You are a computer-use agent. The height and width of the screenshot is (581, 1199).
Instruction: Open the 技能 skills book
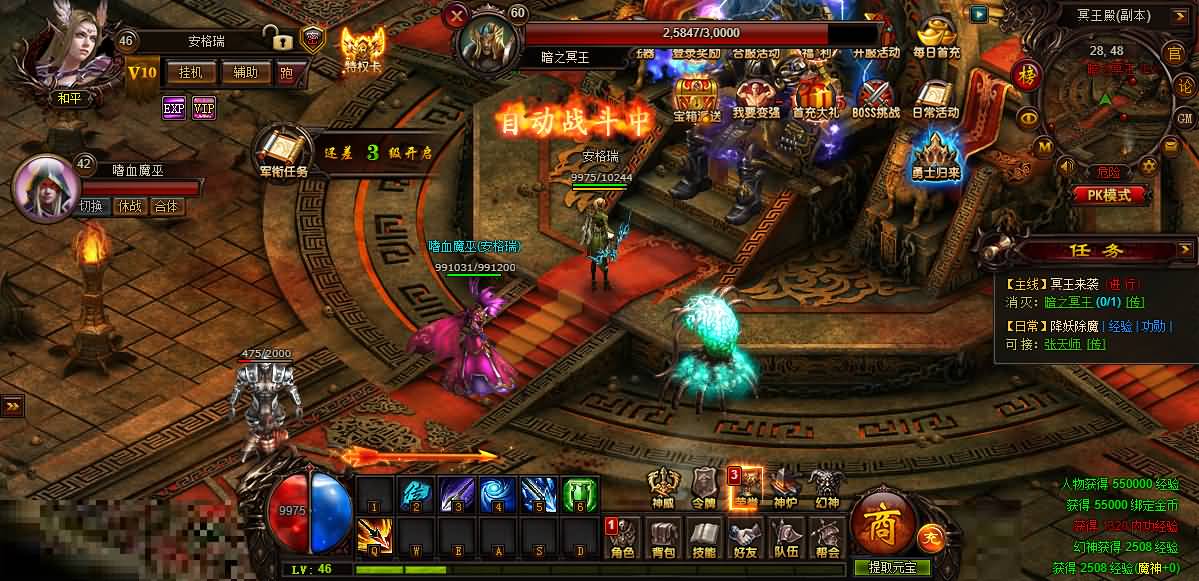point(705,537)
